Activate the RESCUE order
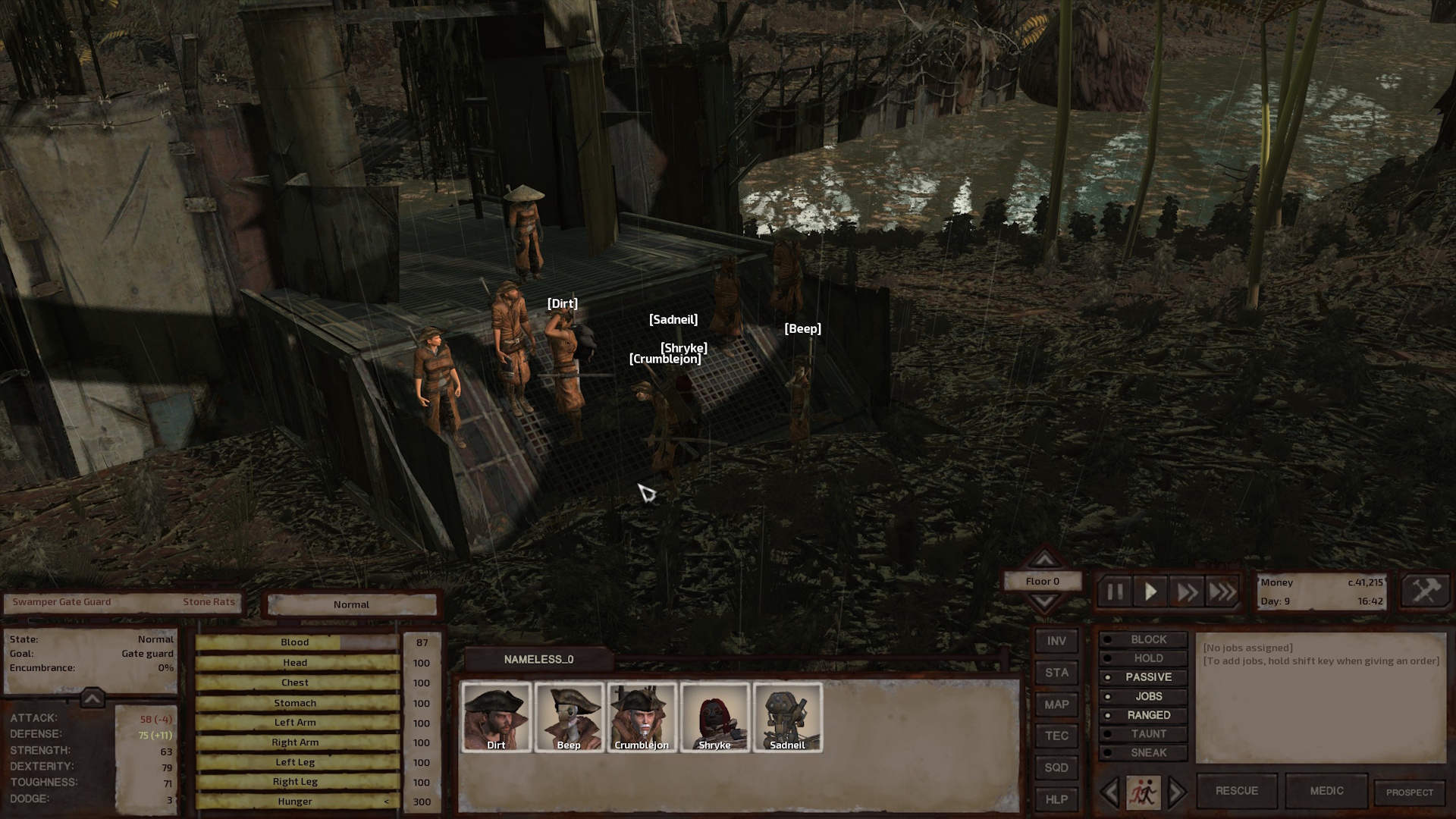Viewport: 1456px width, 819px height. click(x=1236, y=791)
